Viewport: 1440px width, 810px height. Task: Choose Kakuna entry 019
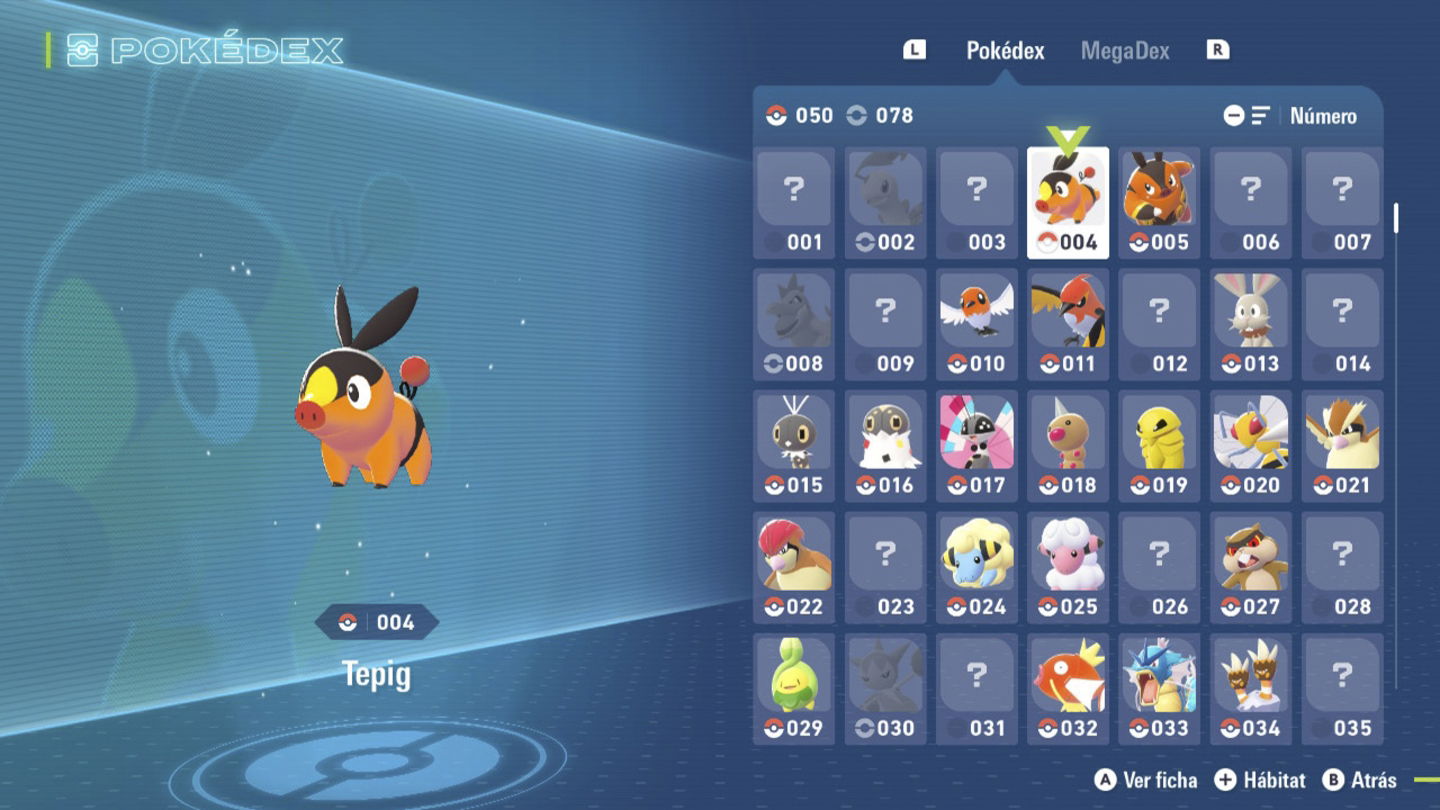pos(1159,445)
